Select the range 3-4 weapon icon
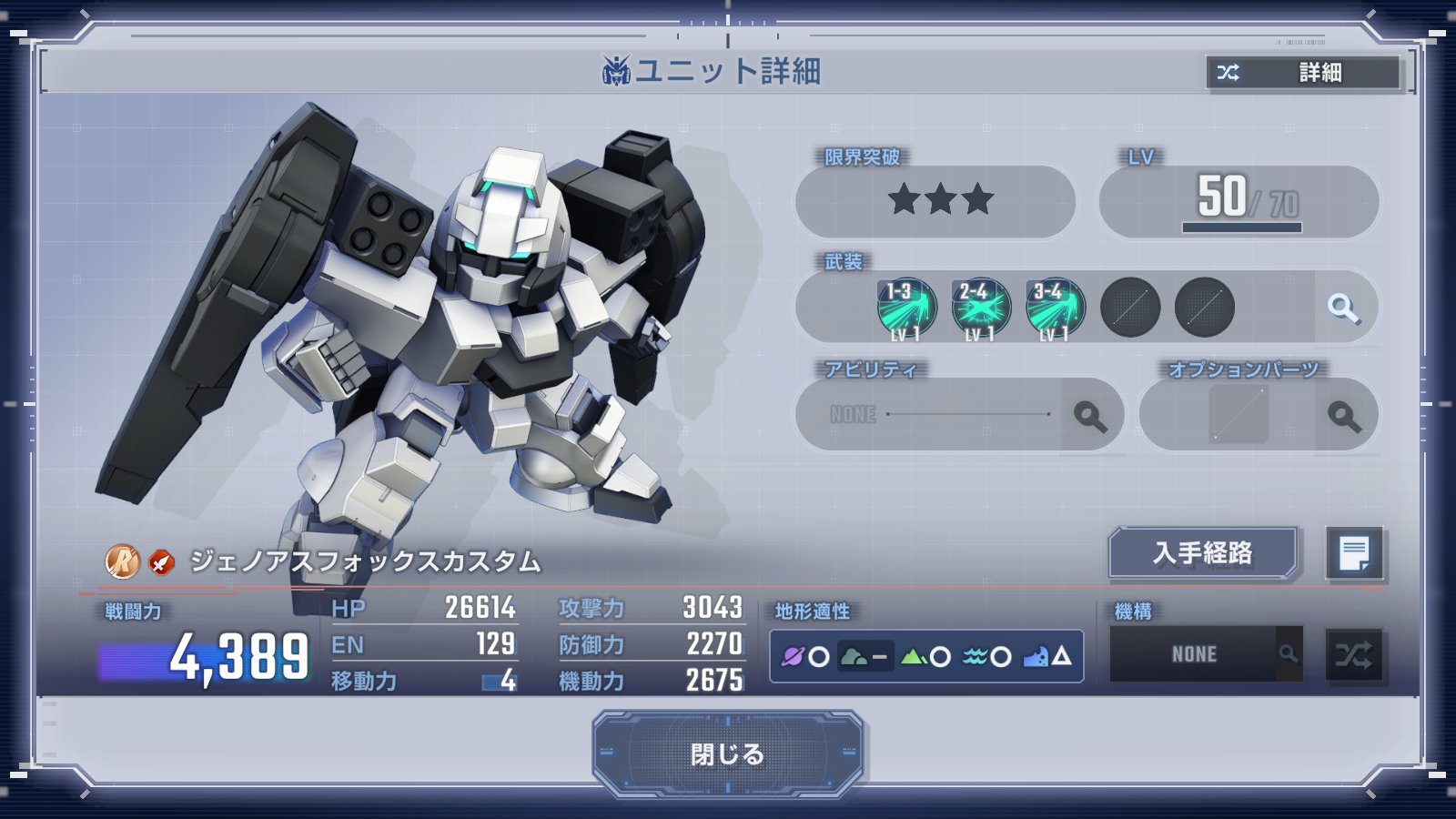 click(x=1056, y=308)
